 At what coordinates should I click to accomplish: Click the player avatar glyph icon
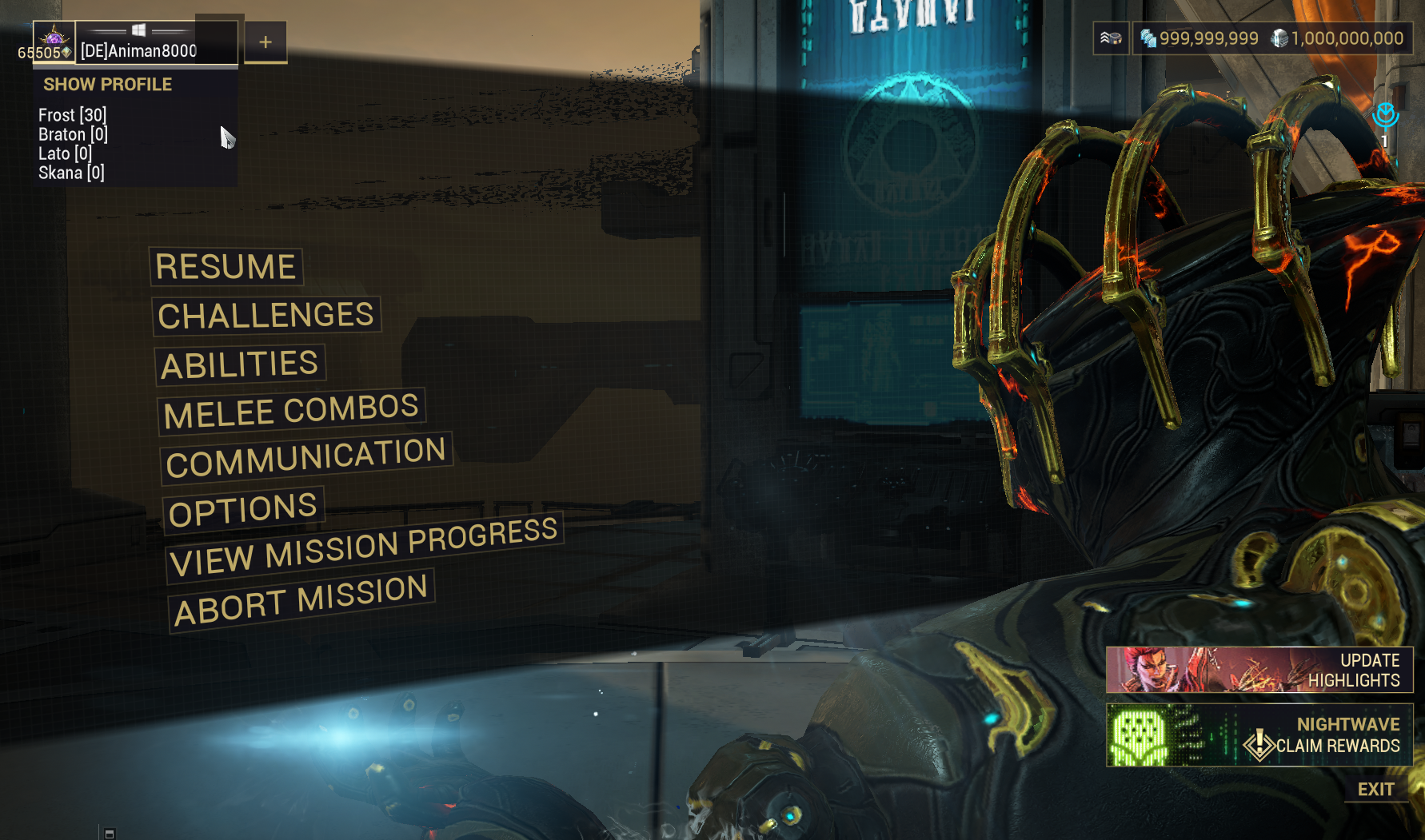(x=54, y=37)
